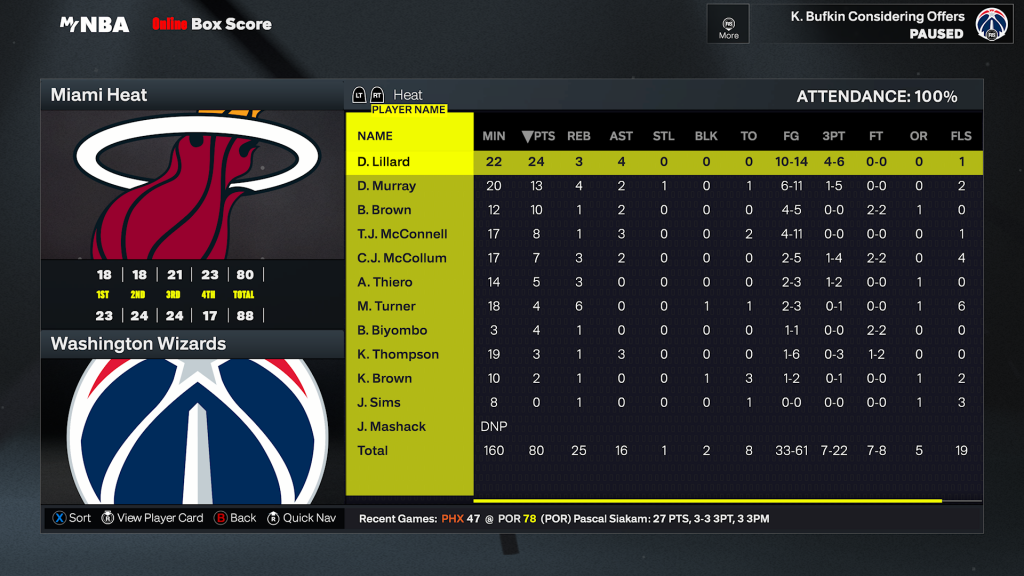Select K. Thompson's row

[x=398, y=354]
